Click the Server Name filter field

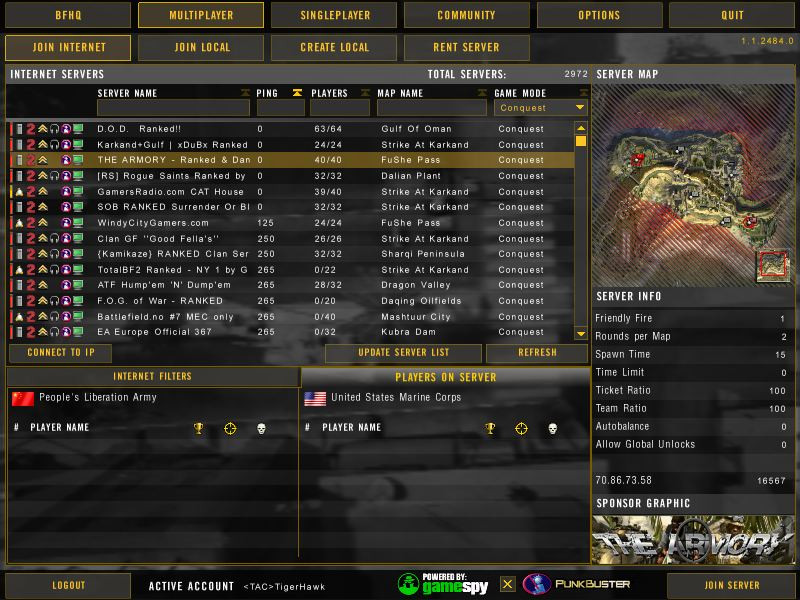pyautogui.click(x=173, y=107)
